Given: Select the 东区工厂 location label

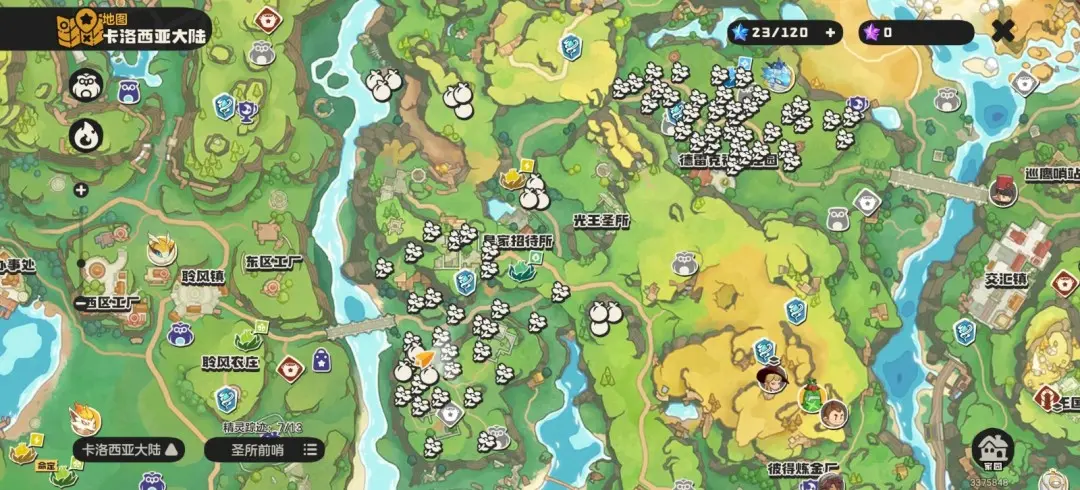Looking at the screenshot, I should (x=273, y=261).
